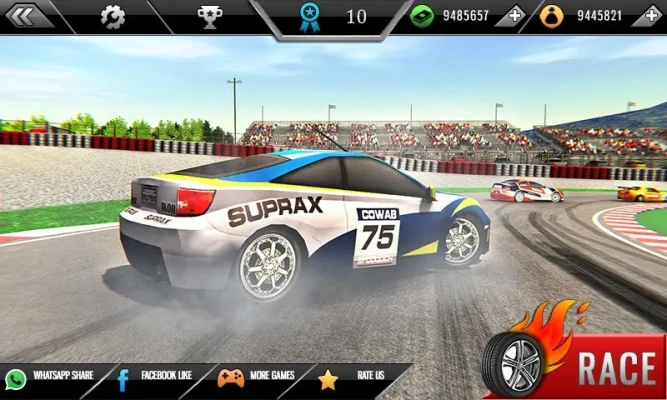Like the game on Facebook

(155, 377)
